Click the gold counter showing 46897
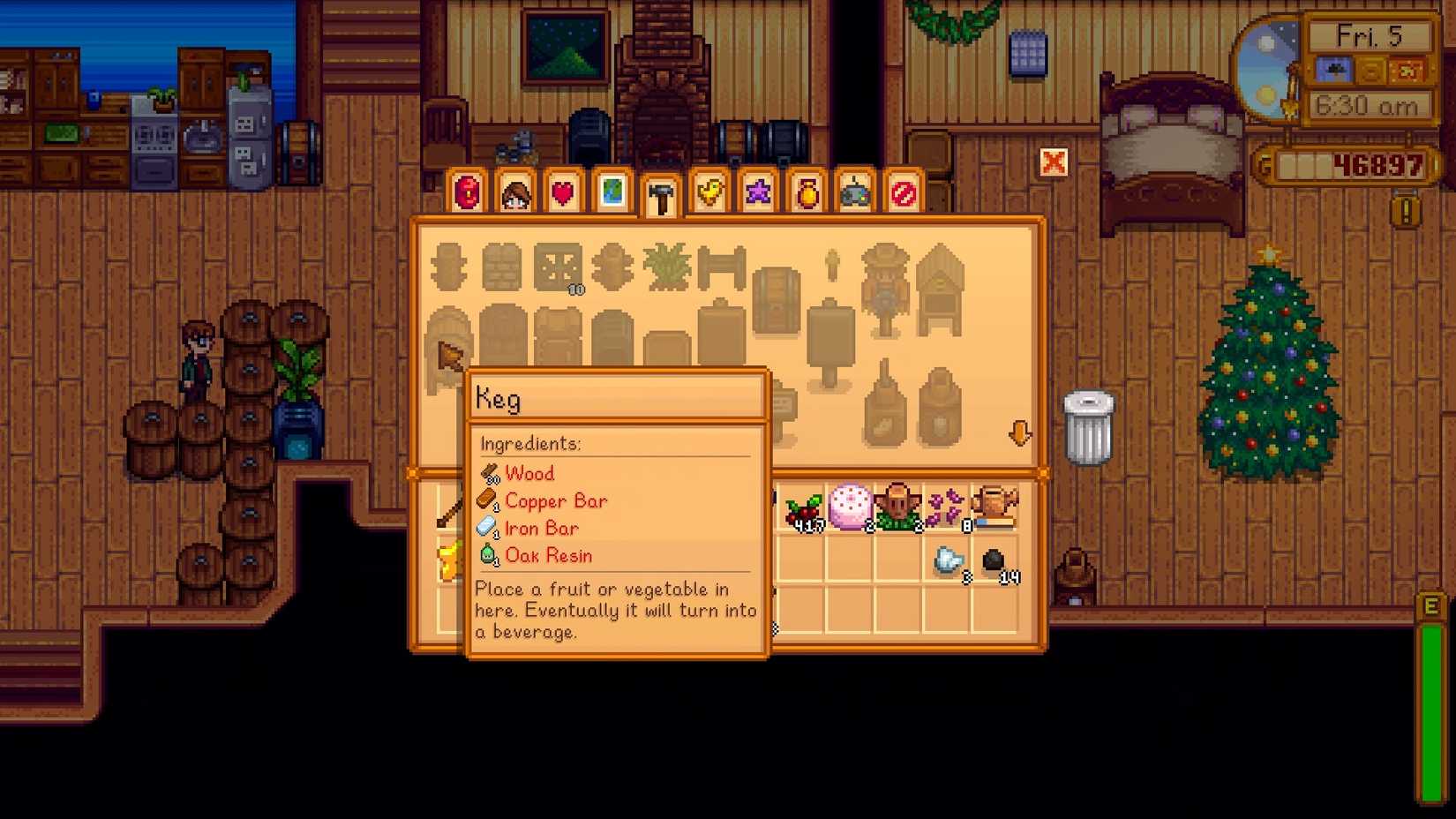This screenshot has width=1456, height=819. [1350, 165]
